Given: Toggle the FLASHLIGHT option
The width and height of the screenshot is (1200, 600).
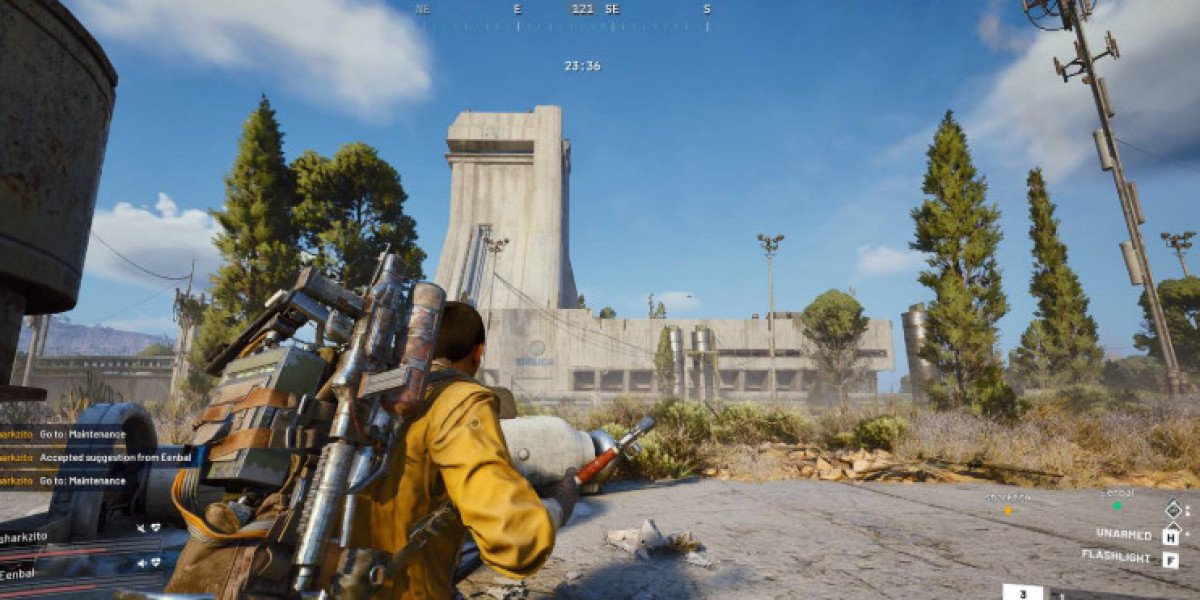Looking at the screenshot, I should [1115, 556].
